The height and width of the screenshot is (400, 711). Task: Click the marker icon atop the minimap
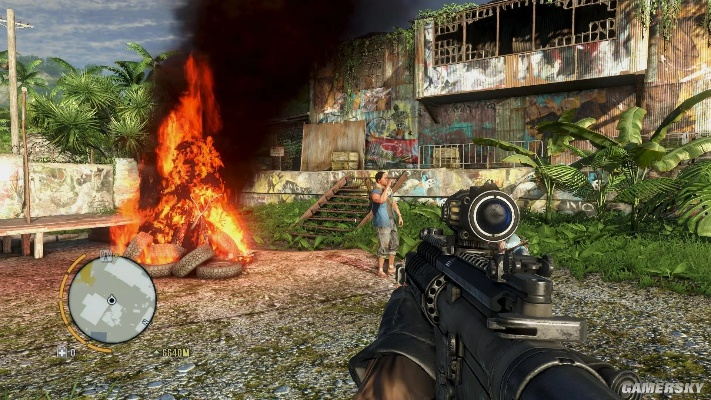click(x=106, y=256)
